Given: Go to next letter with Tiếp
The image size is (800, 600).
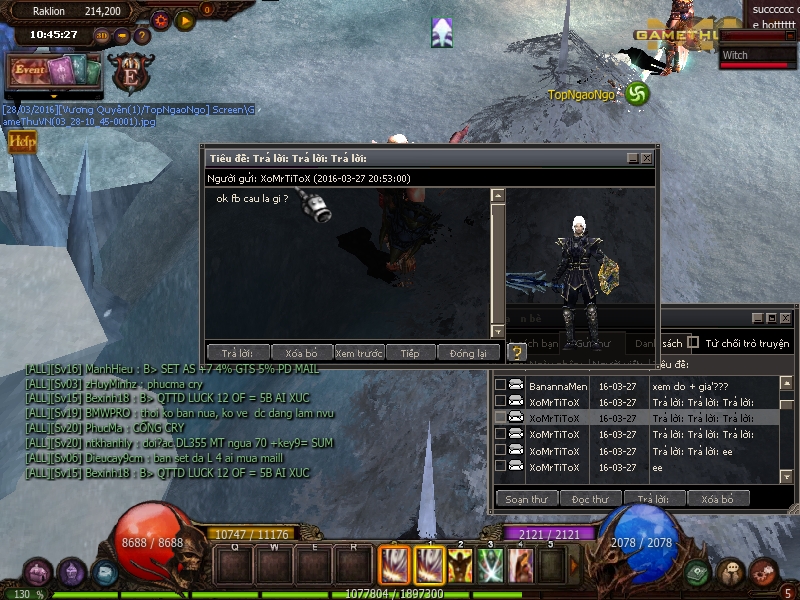Looking at the screenshot, I should click(410, 353).
